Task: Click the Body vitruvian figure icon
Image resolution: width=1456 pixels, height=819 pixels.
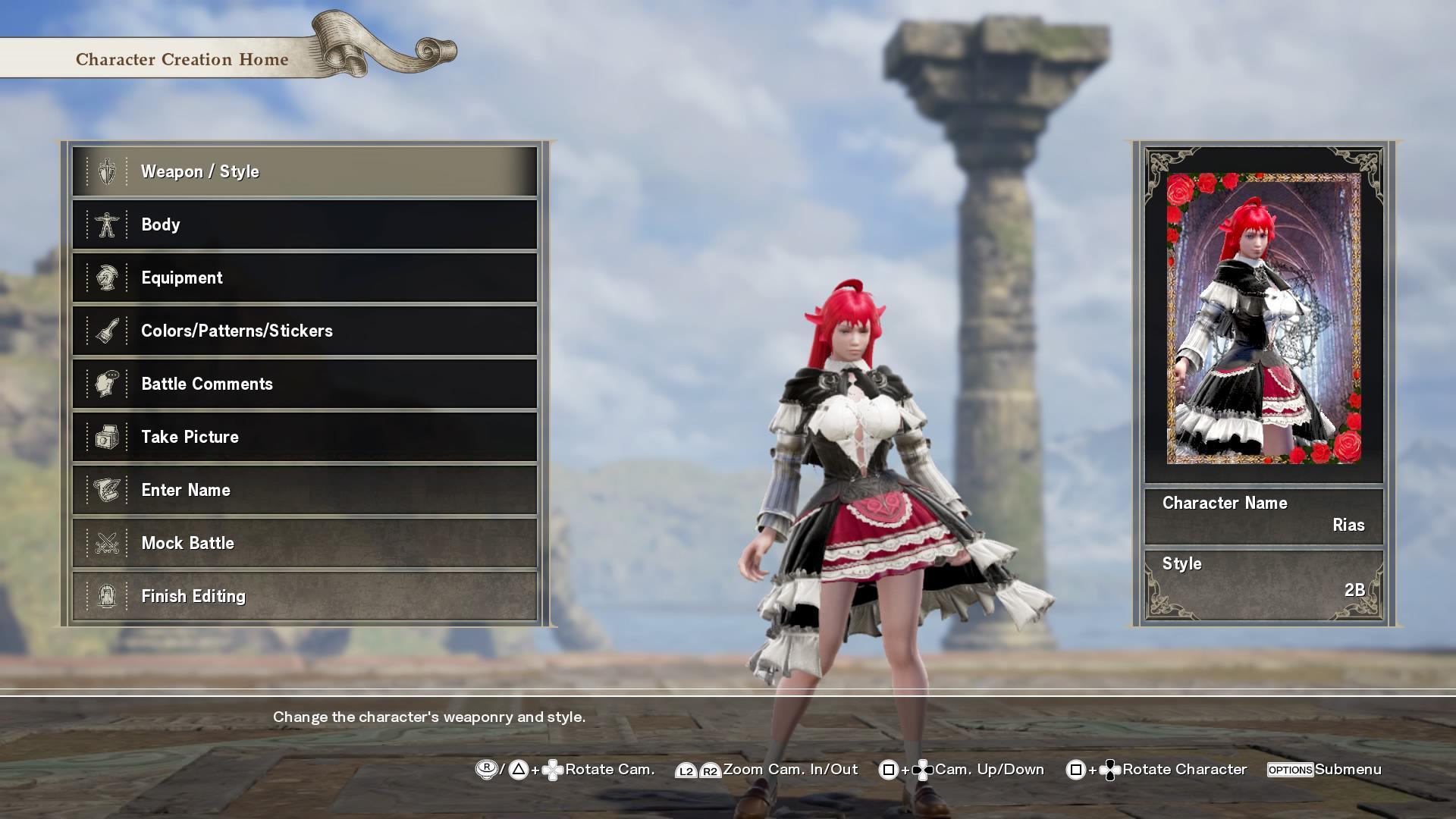Action: click(108, 224)
